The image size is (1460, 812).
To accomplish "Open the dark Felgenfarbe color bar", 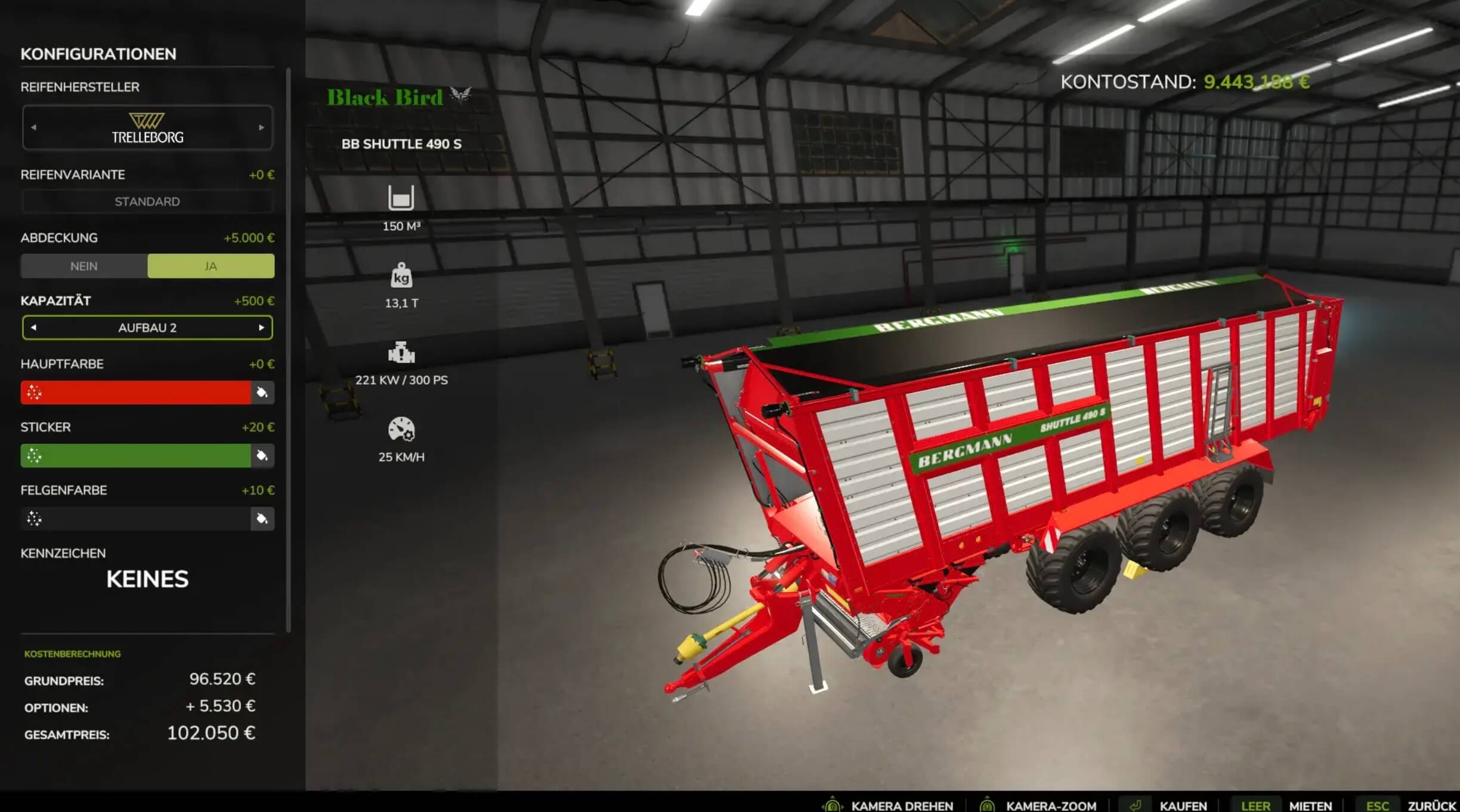I will tap(136, 519).
